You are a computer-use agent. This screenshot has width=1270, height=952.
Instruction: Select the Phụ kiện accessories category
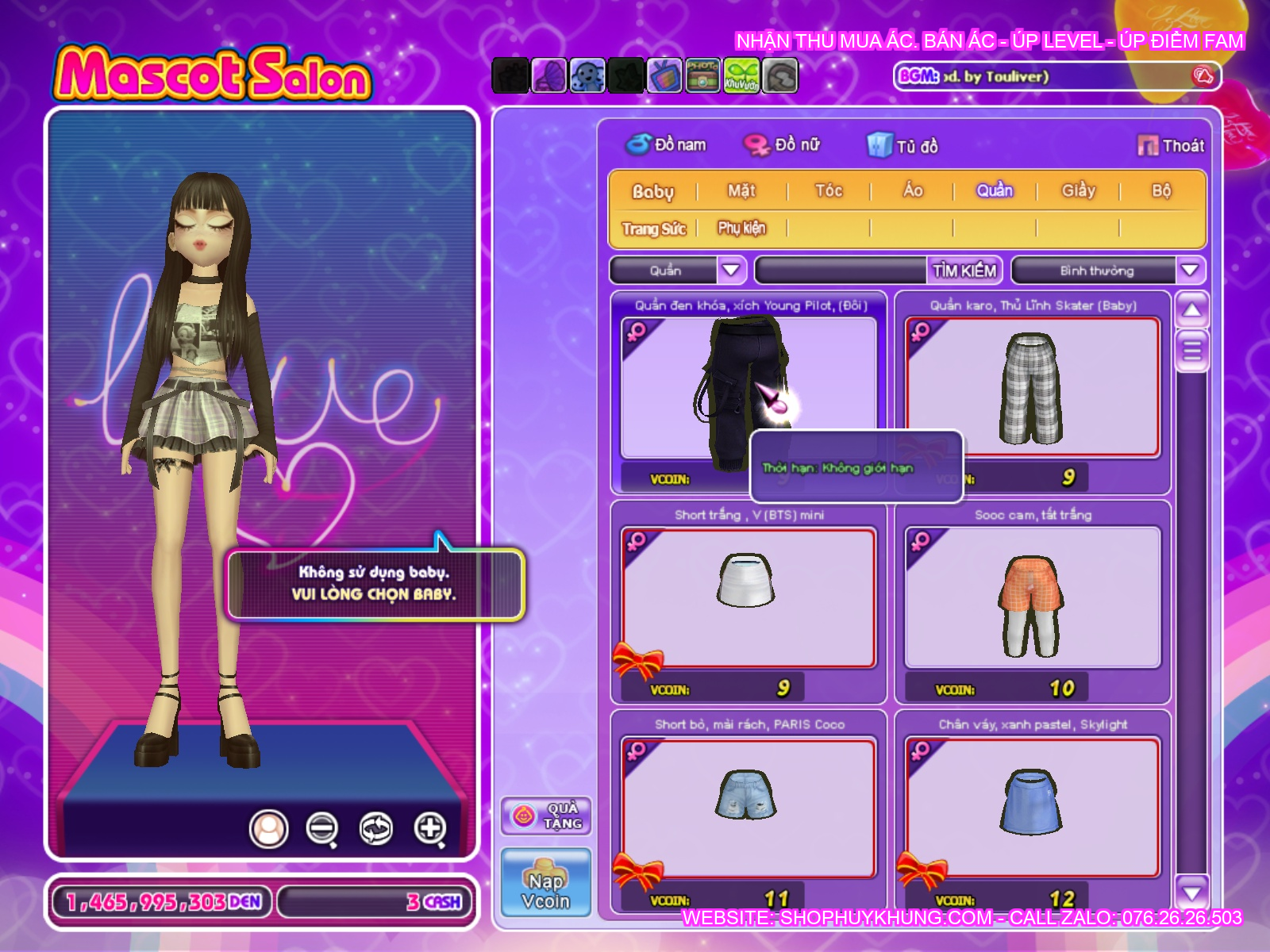coord(741,228)
